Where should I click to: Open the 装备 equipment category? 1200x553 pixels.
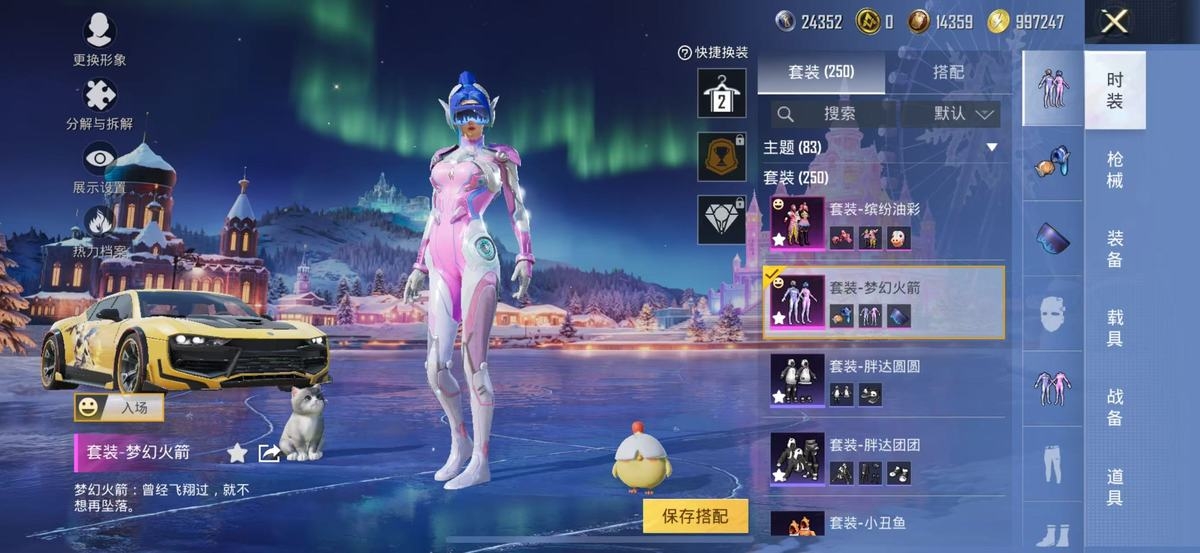point(1115,248)
